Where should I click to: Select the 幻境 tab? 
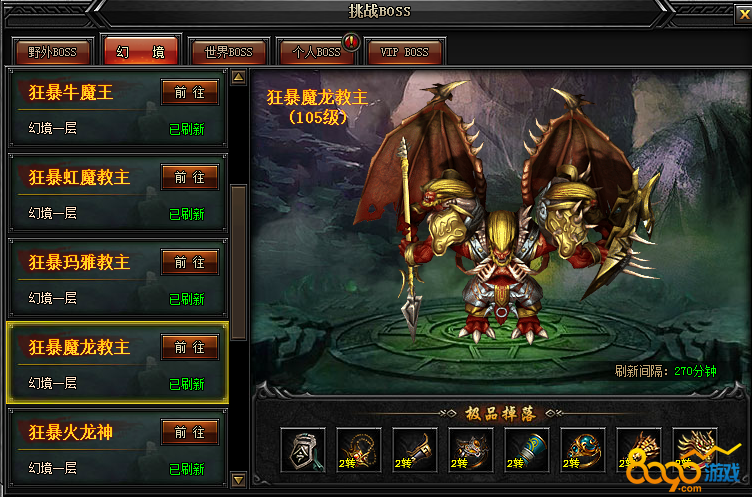point(140,51)
